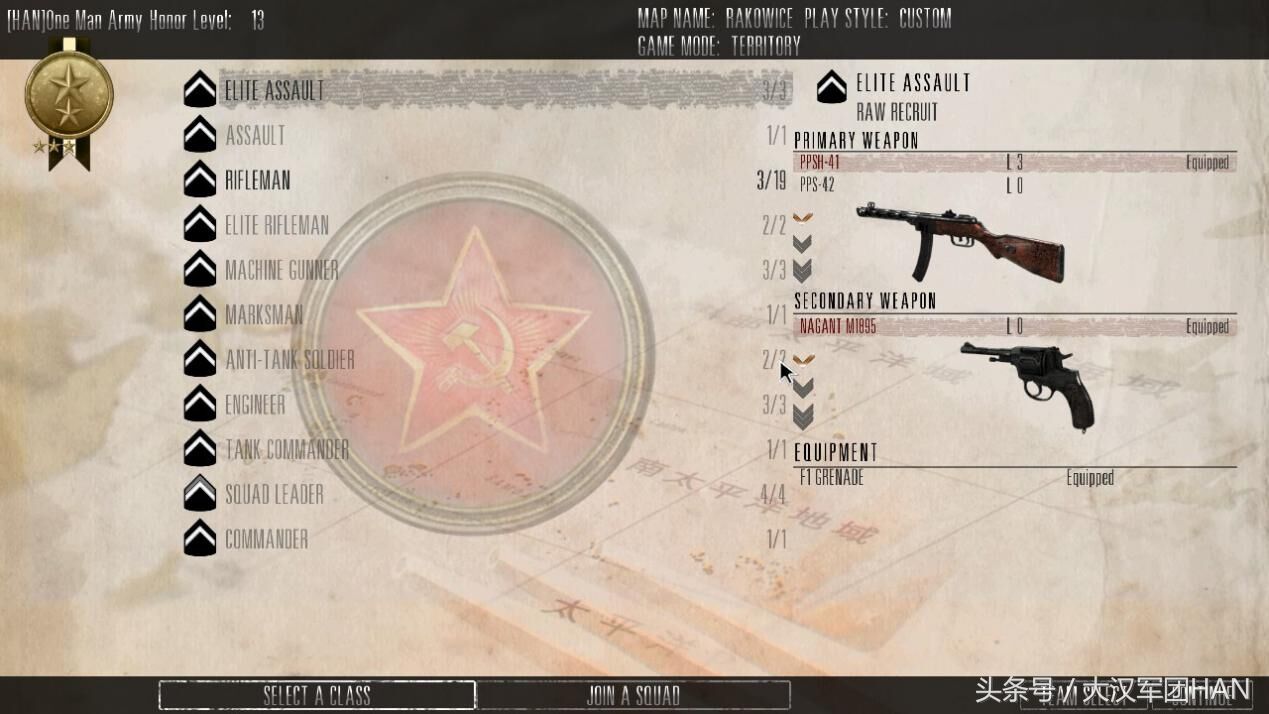This screenshot has width=1269, height=714.
Task: Open the Team Select screen
Action: pos(1083,696)
